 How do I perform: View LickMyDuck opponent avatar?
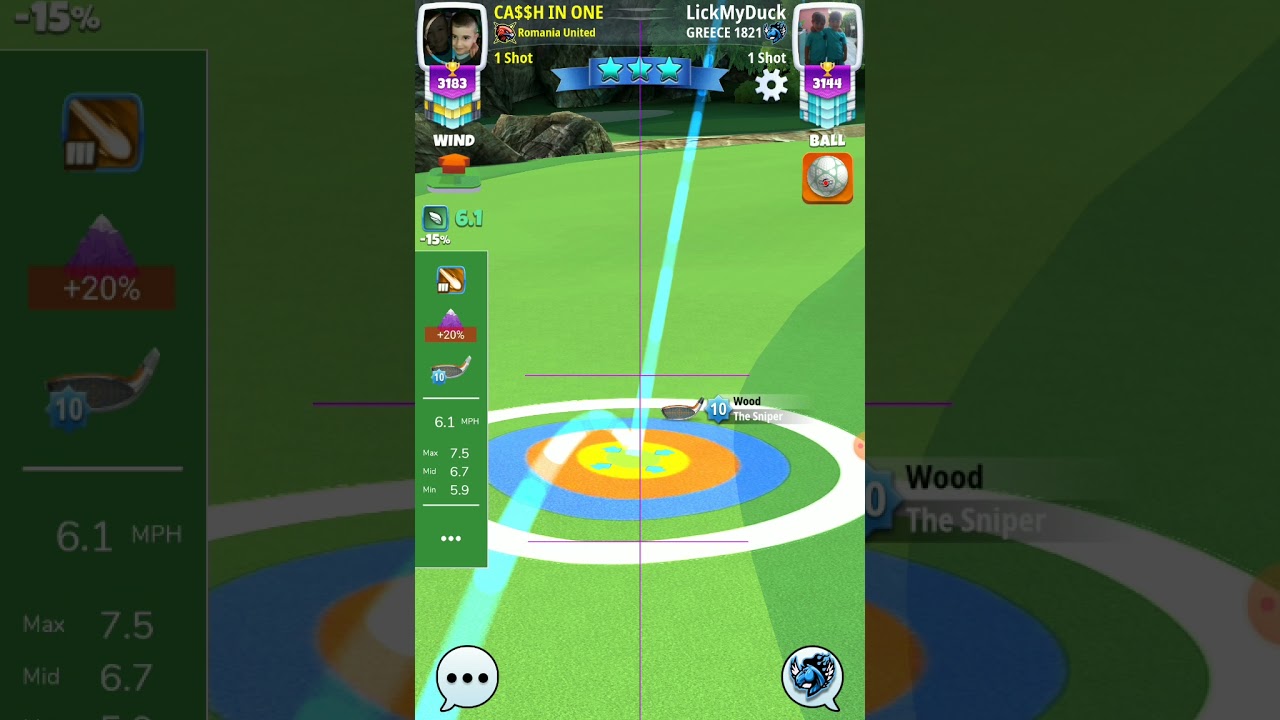click(827, 37)
